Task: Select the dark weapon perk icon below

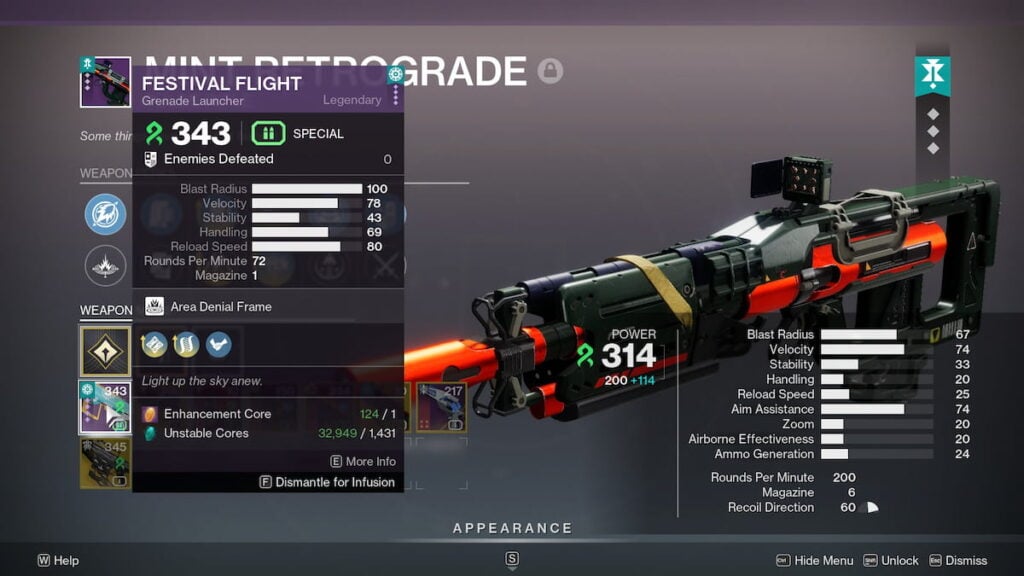Action: pyautogui.click(x=105, y=266)
